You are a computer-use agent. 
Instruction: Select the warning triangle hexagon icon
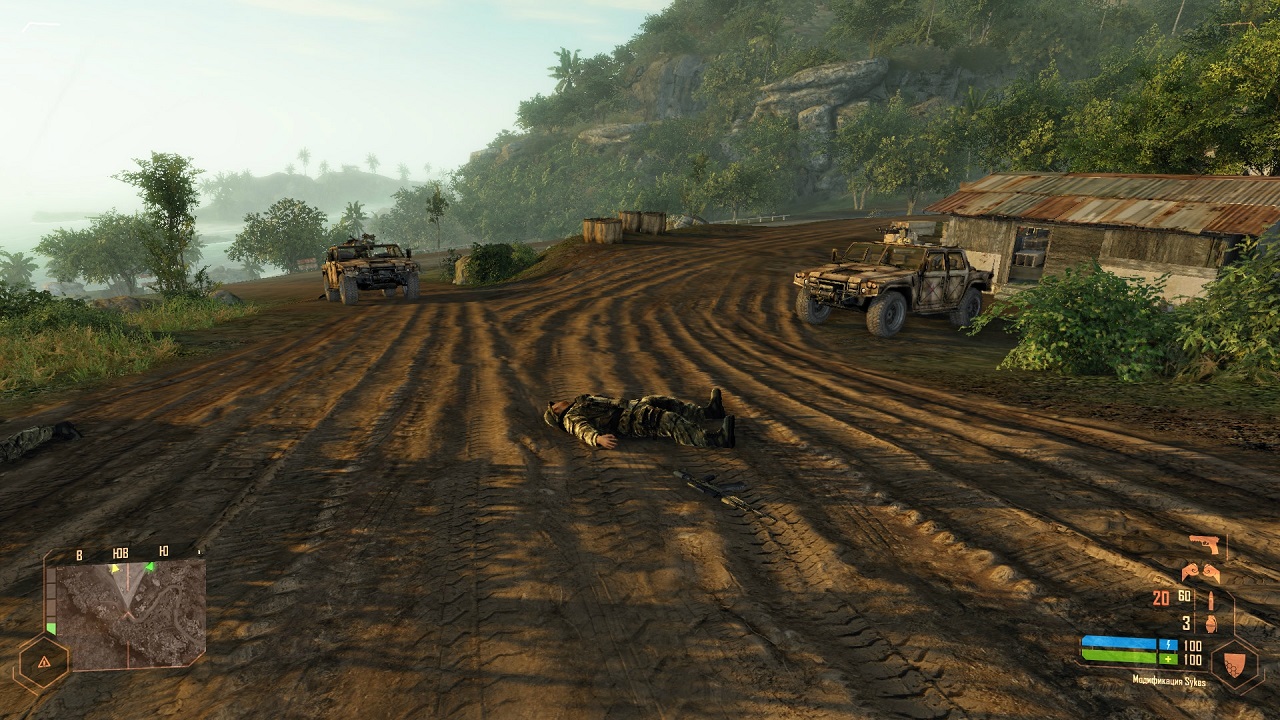coord(42,662)
